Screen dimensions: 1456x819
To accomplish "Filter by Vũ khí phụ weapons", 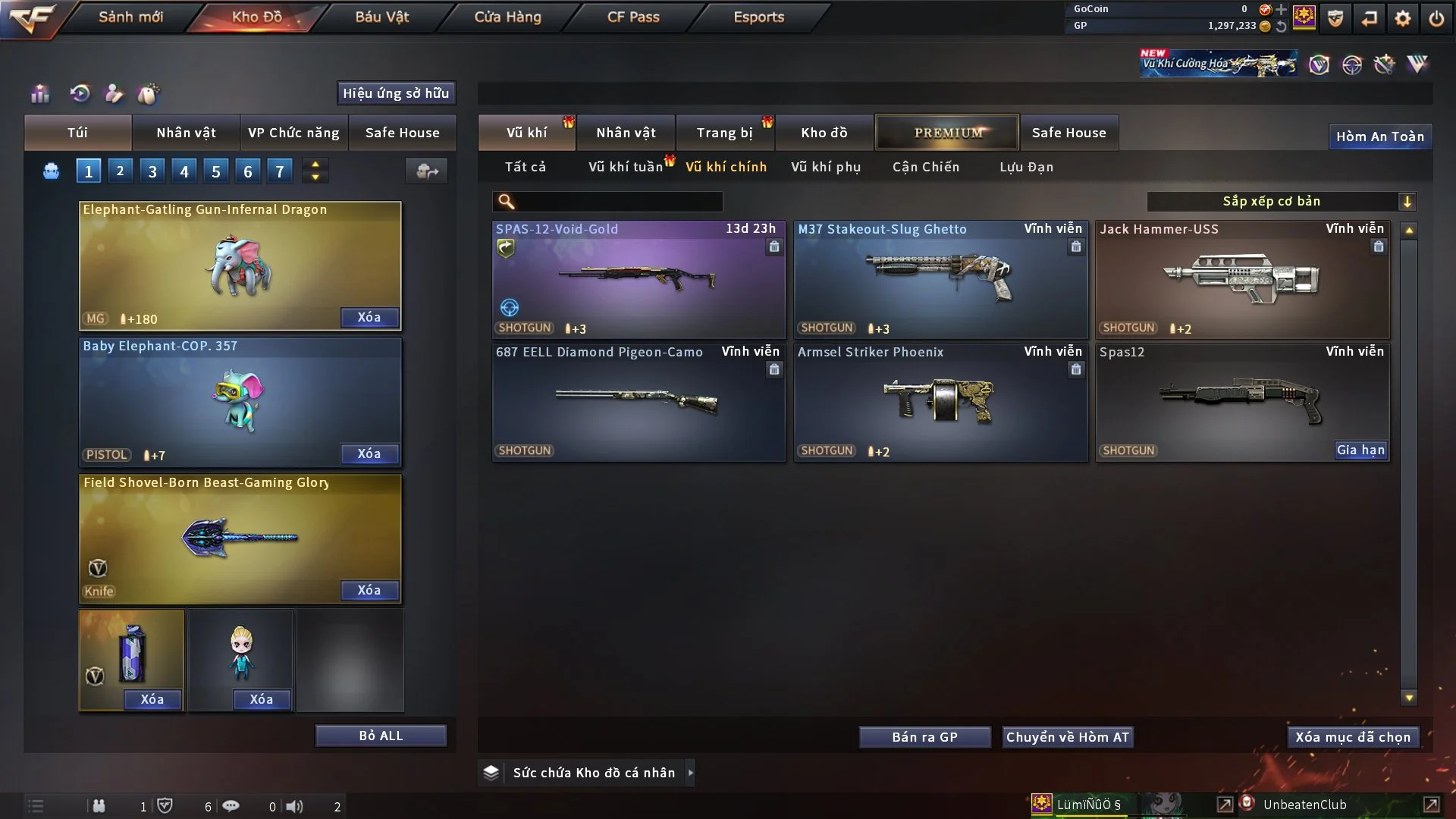I will tap(826, 167).
